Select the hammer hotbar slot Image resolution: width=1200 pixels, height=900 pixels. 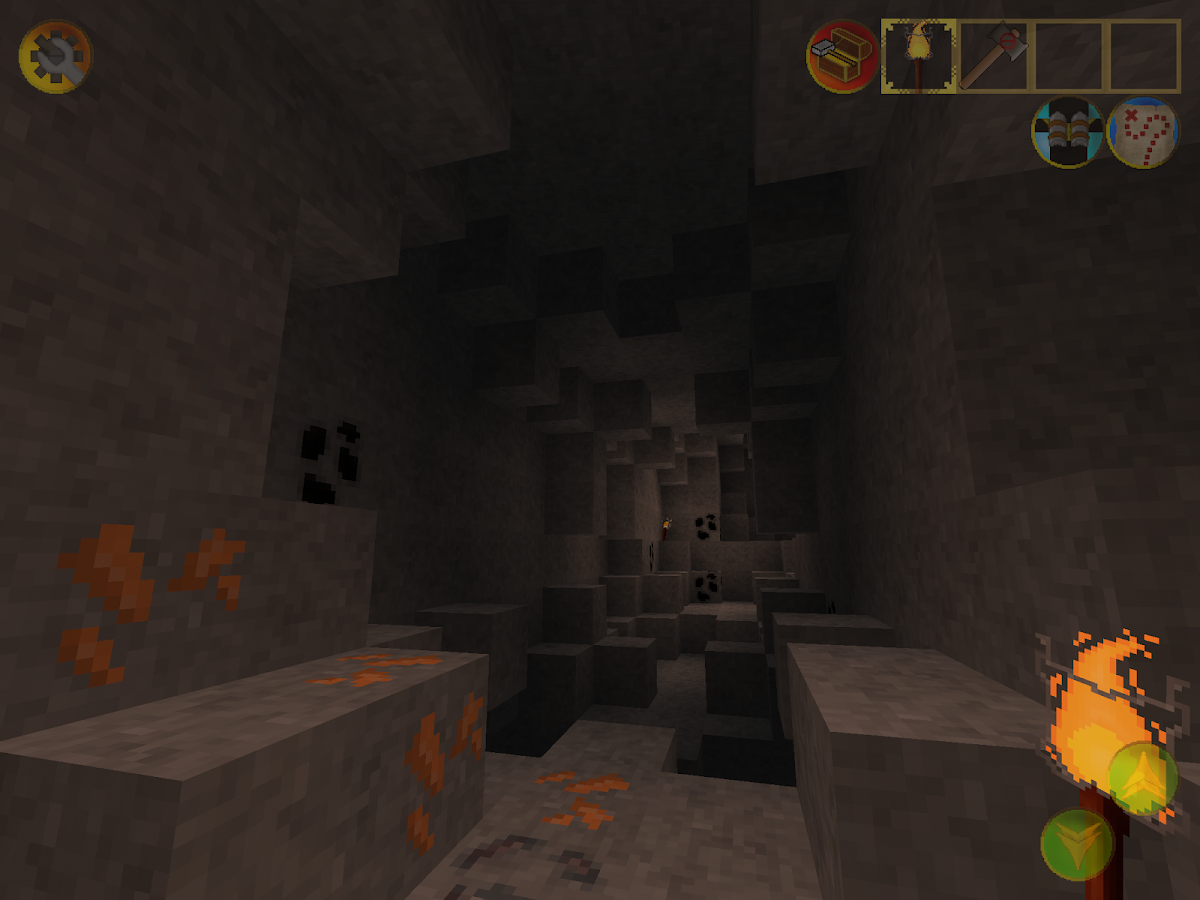(994, 57)
